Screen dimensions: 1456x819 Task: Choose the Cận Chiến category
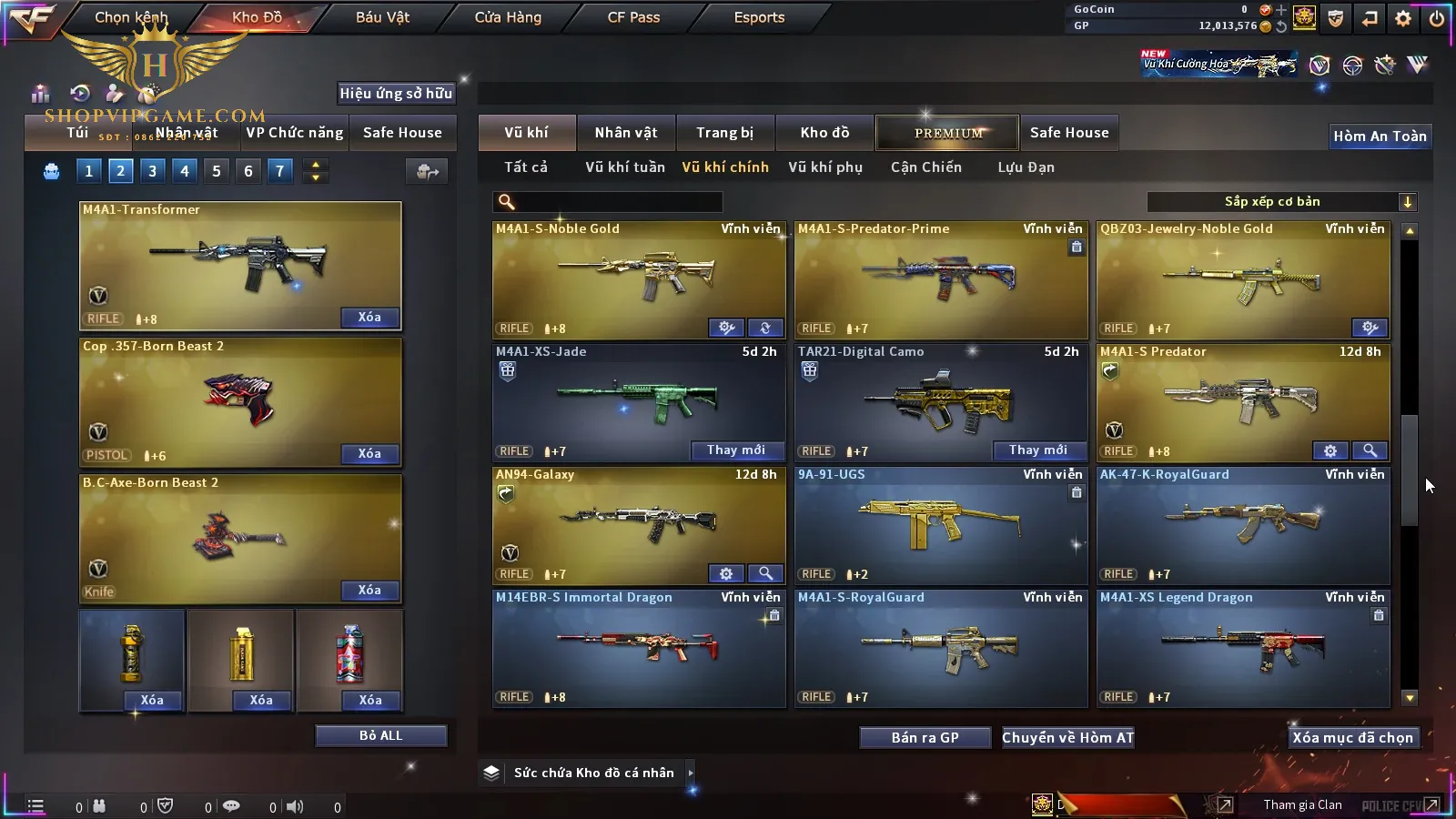[925, 167]
